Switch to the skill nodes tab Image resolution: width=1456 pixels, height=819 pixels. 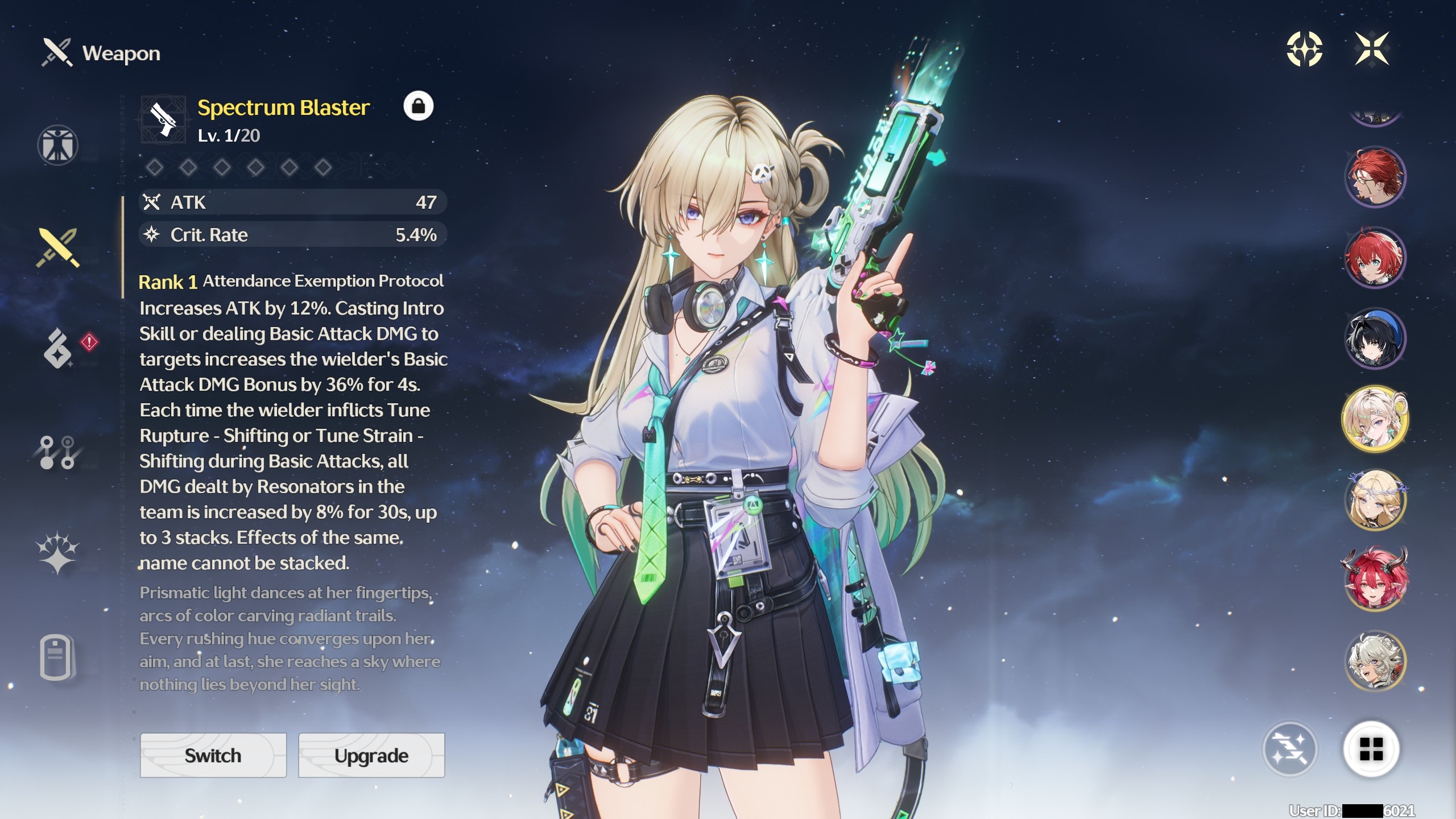(x=57, y=453)
